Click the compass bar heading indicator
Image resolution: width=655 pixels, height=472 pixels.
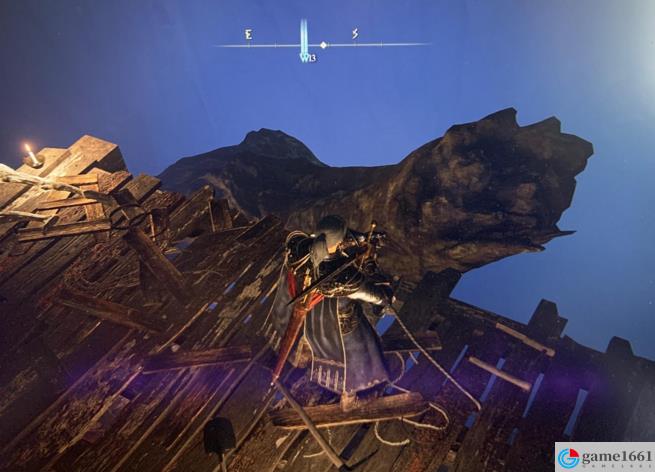coord(304,42)
